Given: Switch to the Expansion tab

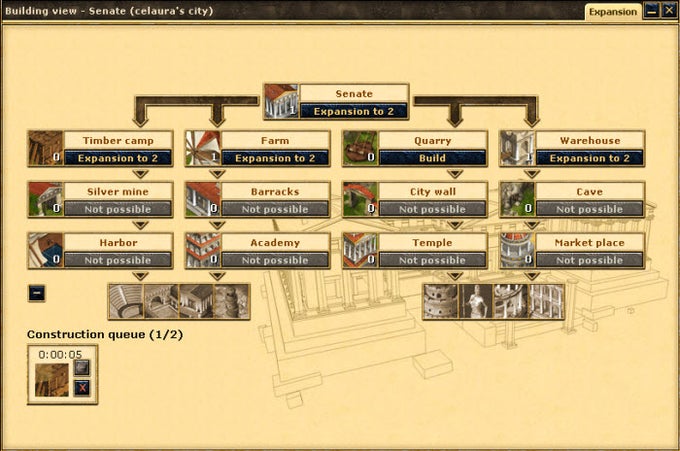Looking at the screenshot, I should [x=612, y=12].
